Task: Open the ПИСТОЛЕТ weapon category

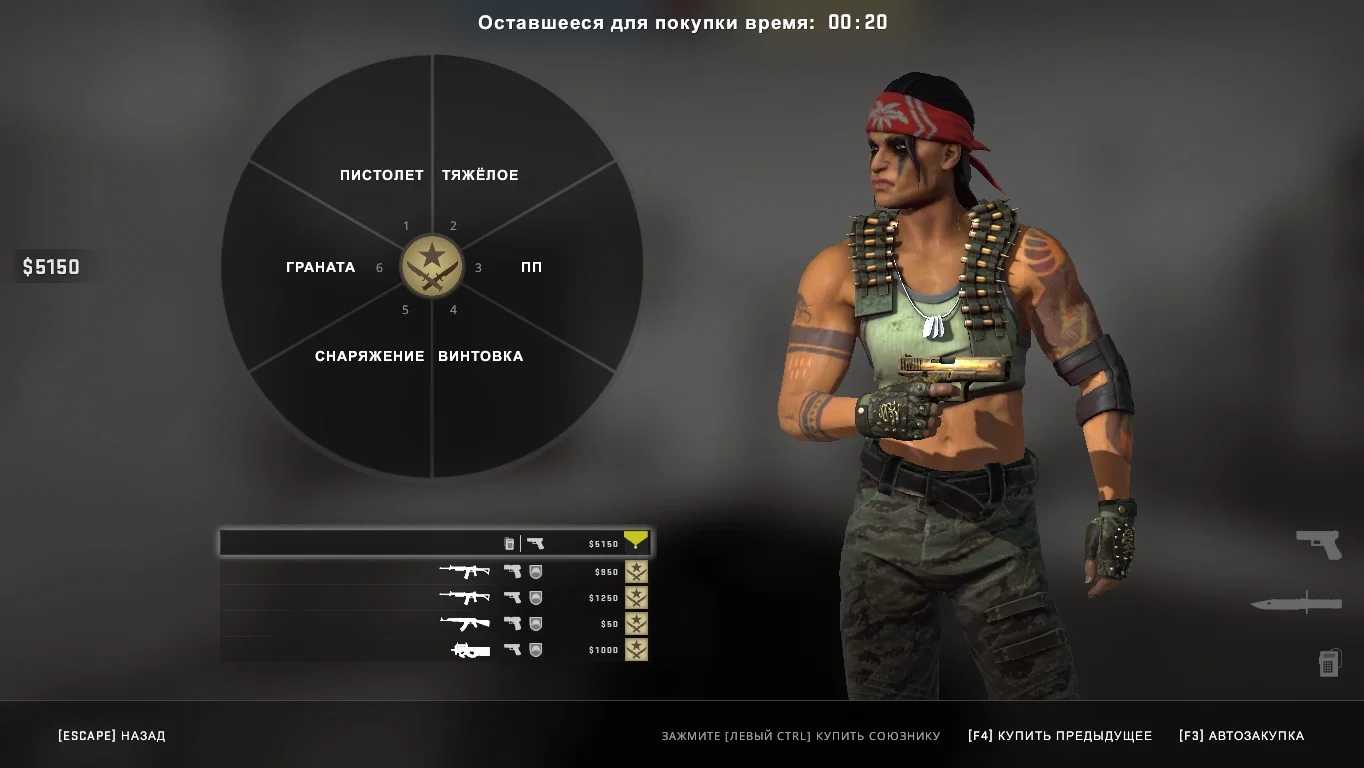Action: pos(381,175)
